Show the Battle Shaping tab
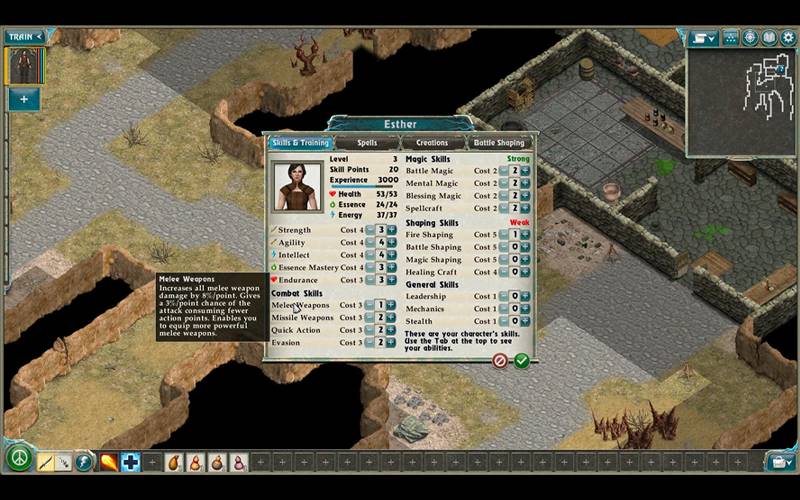800x500 pixels. [x=499, y=143]
